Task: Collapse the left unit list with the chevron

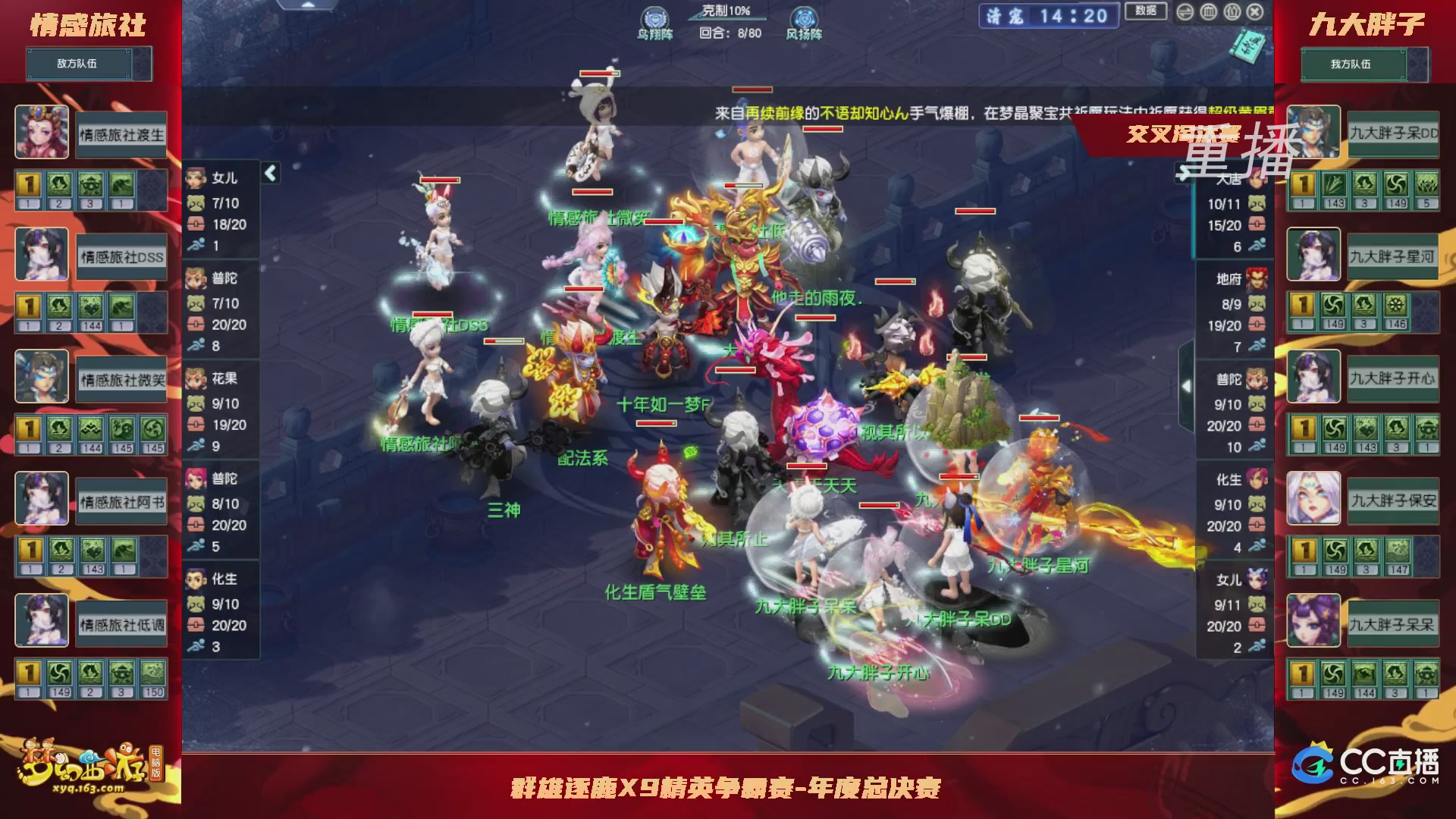Action: [269, 173]
